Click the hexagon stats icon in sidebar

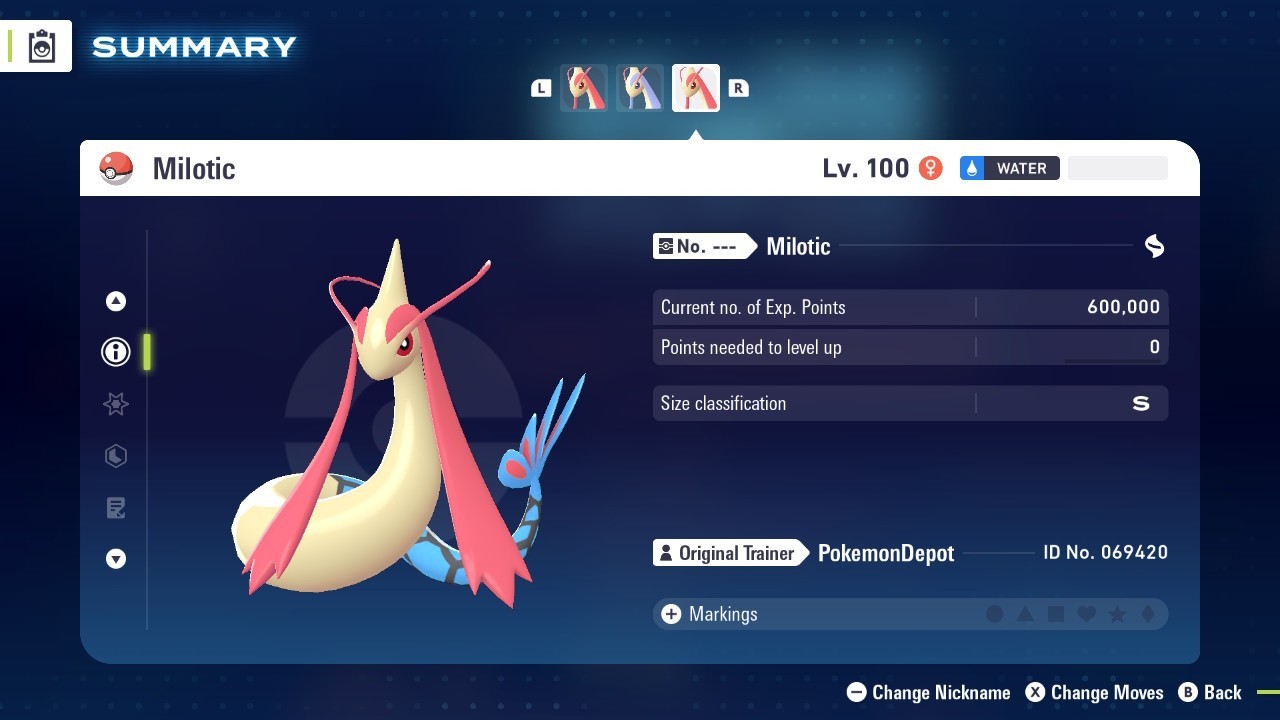click(116, 456)
